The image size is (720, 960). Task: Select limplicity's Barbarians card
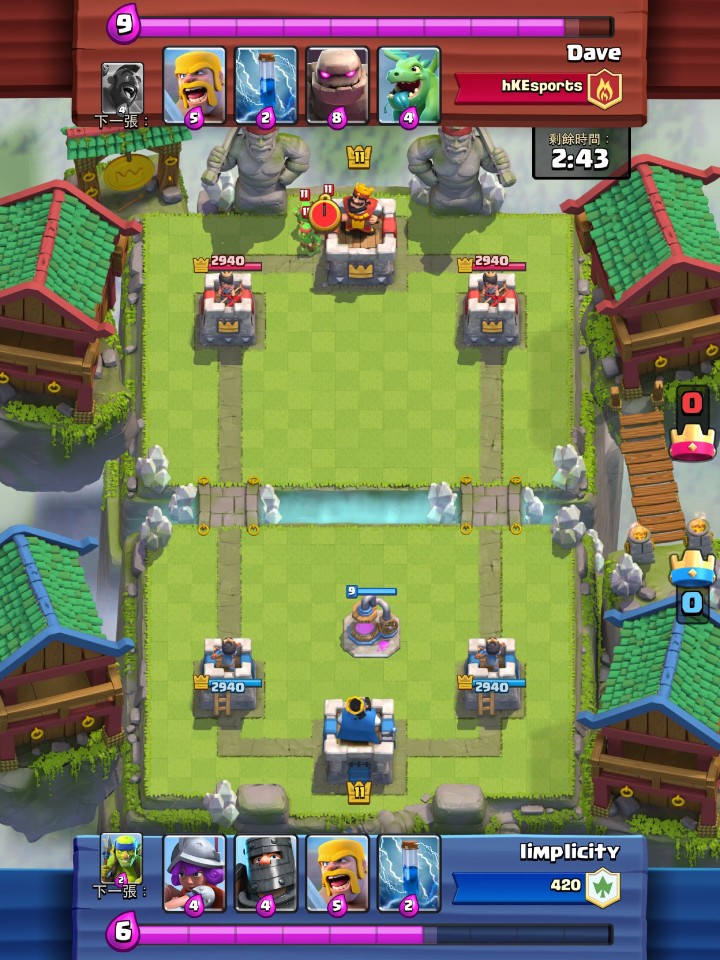pos(337,873)
